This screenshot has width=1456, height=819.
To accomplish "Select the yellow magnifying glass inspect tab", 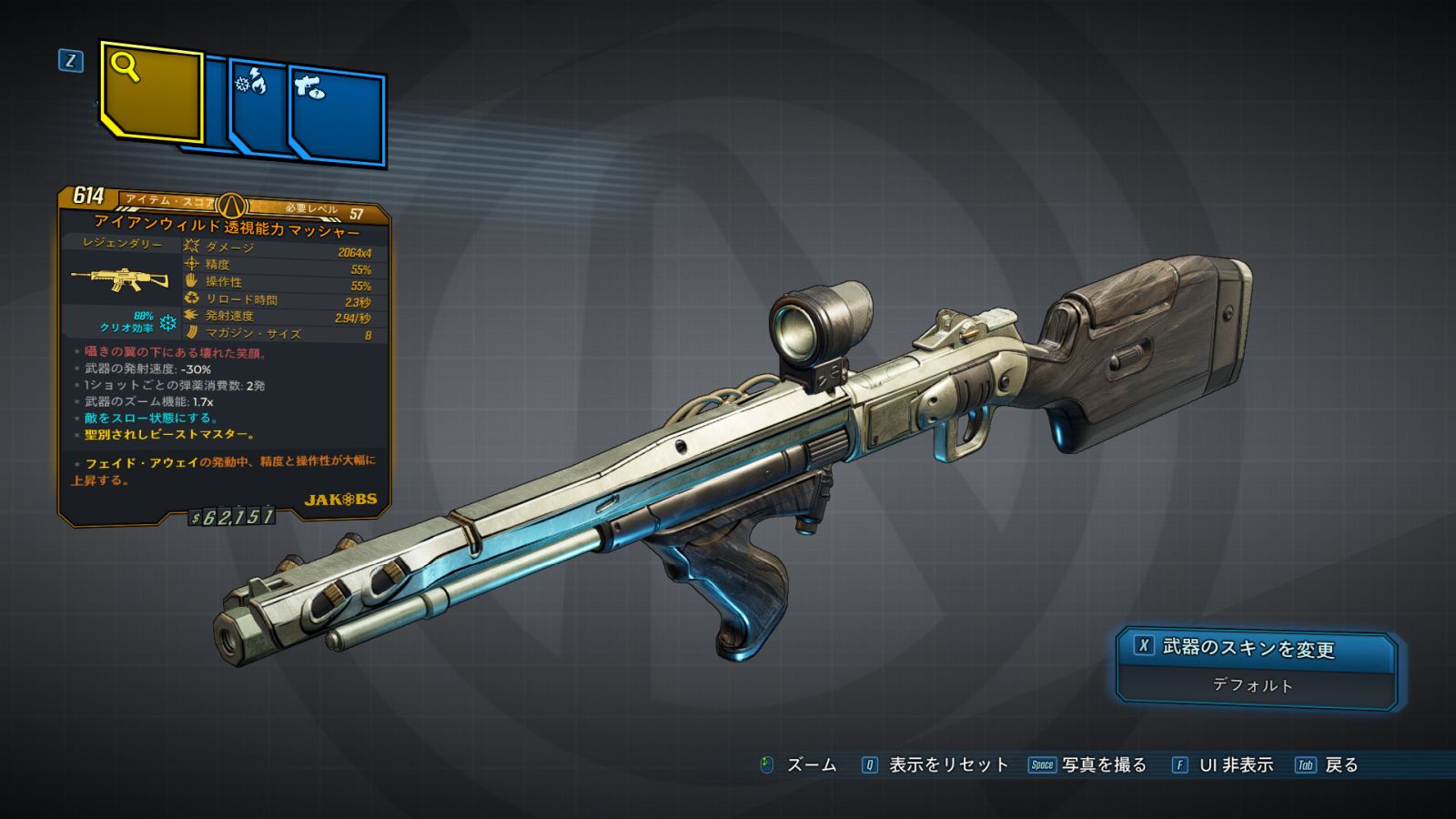I will (x=150, y=91).
